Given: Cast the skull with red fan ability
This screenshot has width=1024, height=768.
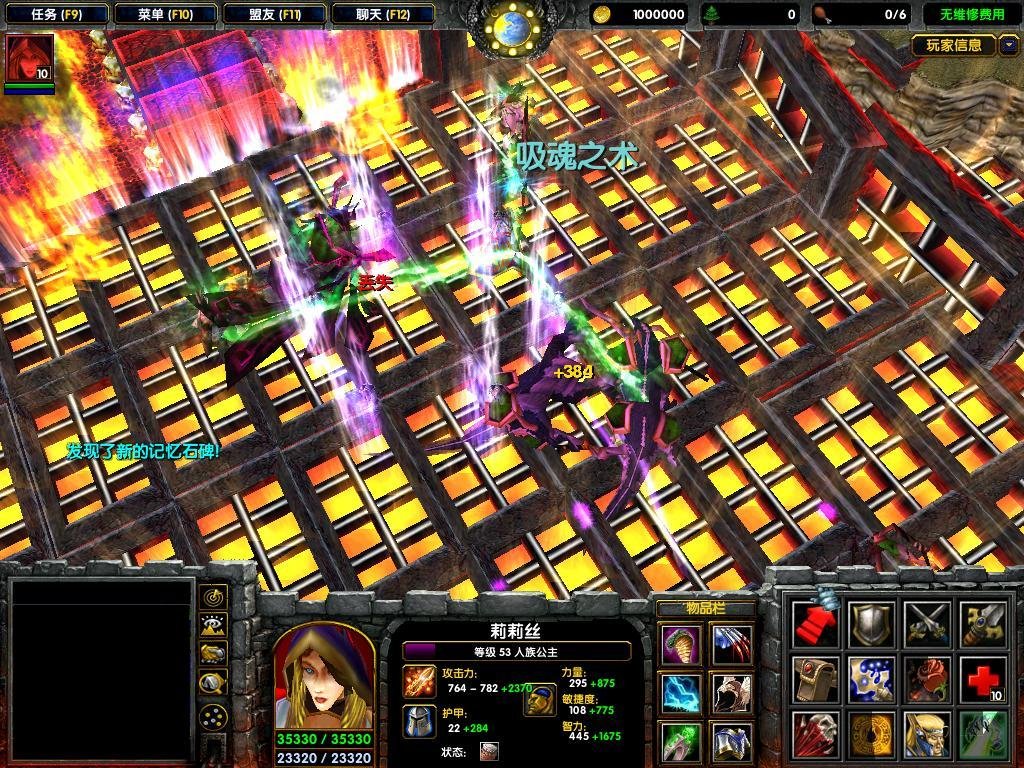Looking at the screenshot, I should pyautogui.click(x=816, y=734).
